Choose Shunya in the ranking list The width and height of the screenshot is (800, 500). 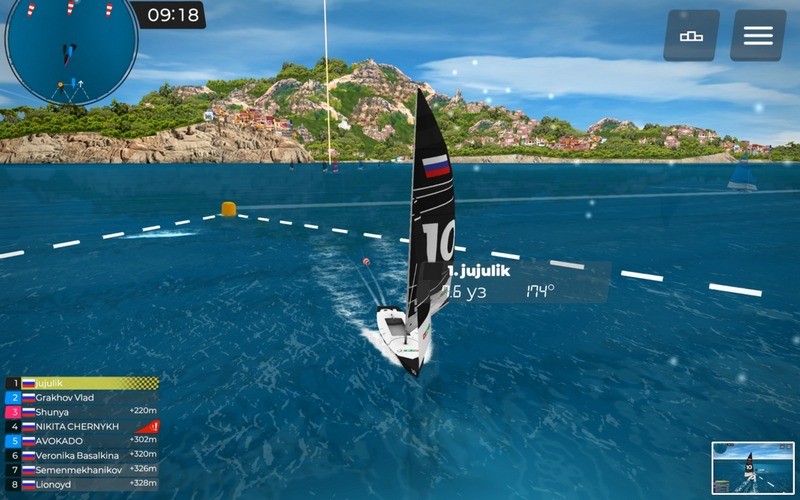(80, 411)
